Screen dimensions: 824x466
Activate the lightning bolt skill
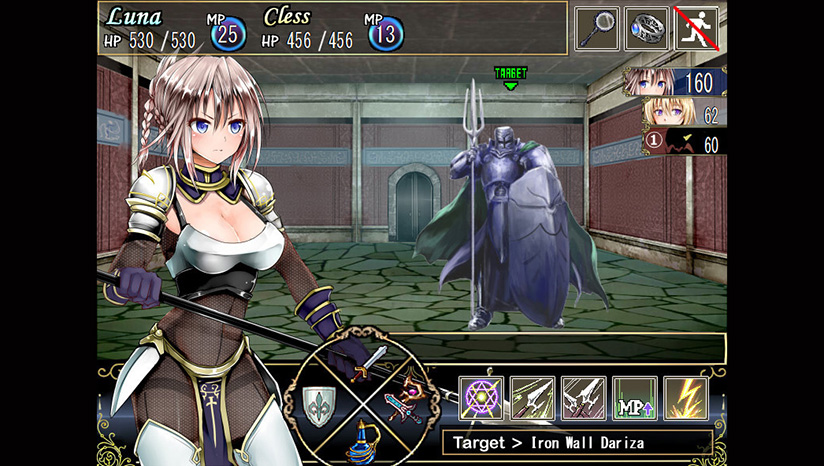click(685, 398)
